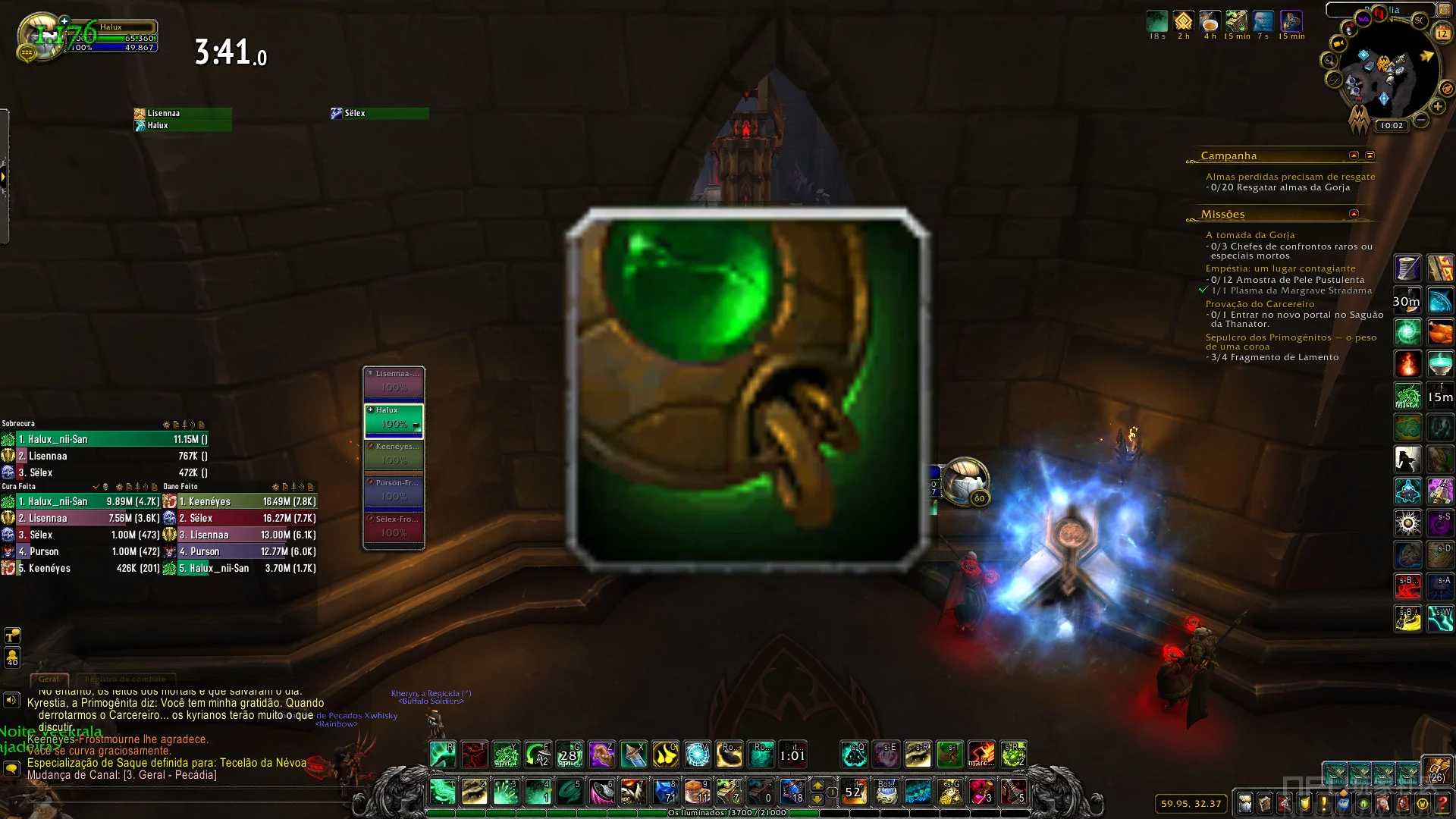The height and width of the screenshot is (819, 1456).
Task: Select Halux in the party frames
Action: [x=394, y=421]
